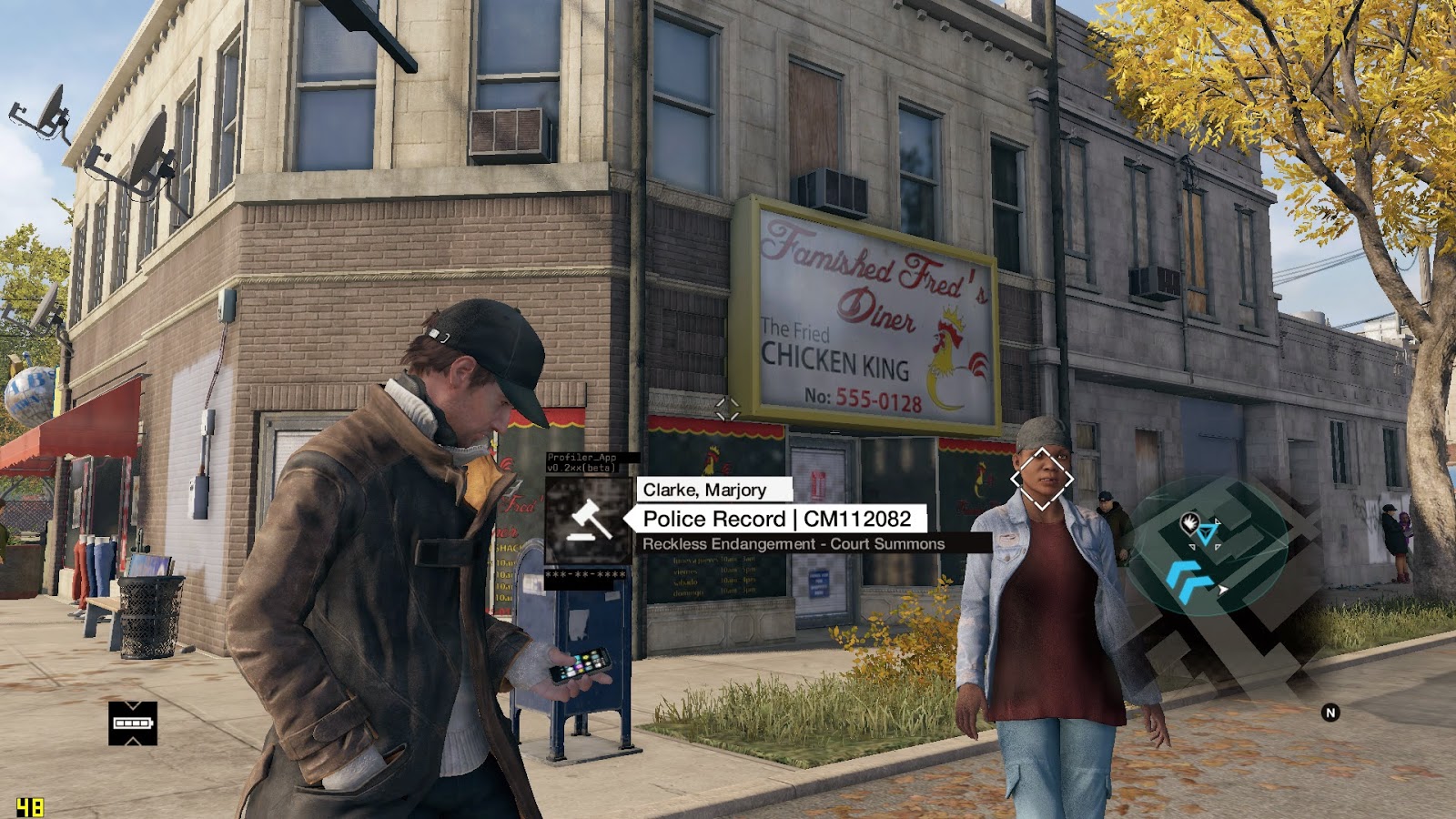Select the dark profiler marker on the minimap
Image resolution: width=1456 pixels, height=819 pixels.
coord(1192,525)
